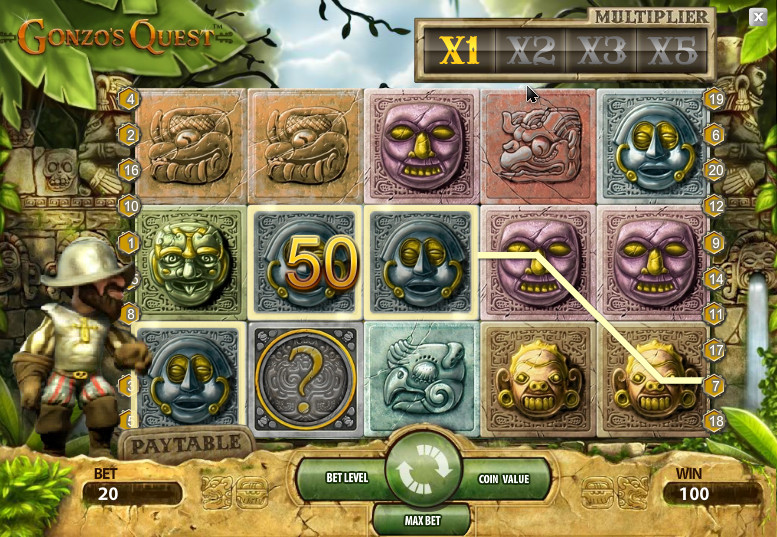Change the Bet Level
This screenshot has height=537, width=777.
tap(348, 478)
